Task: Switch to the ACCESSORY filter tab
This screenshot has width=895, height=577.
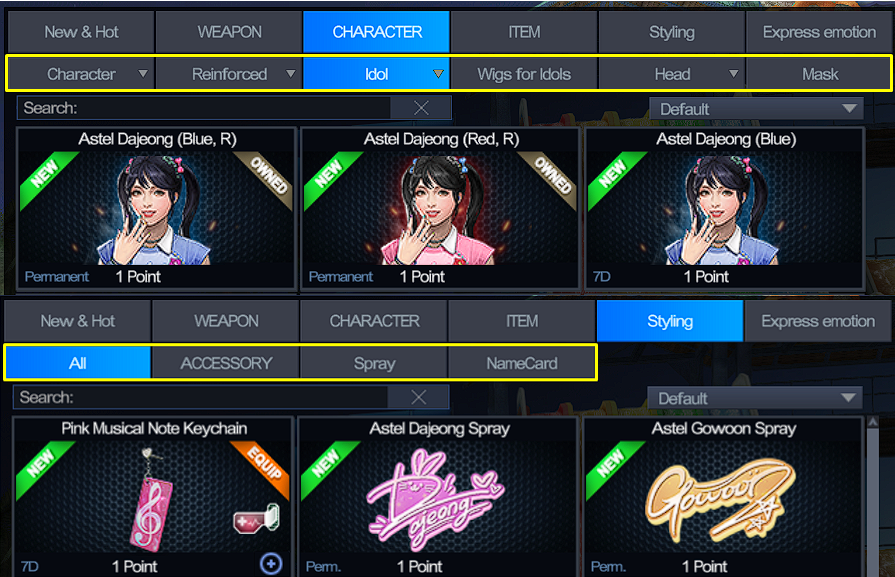Action: [226, 363]
